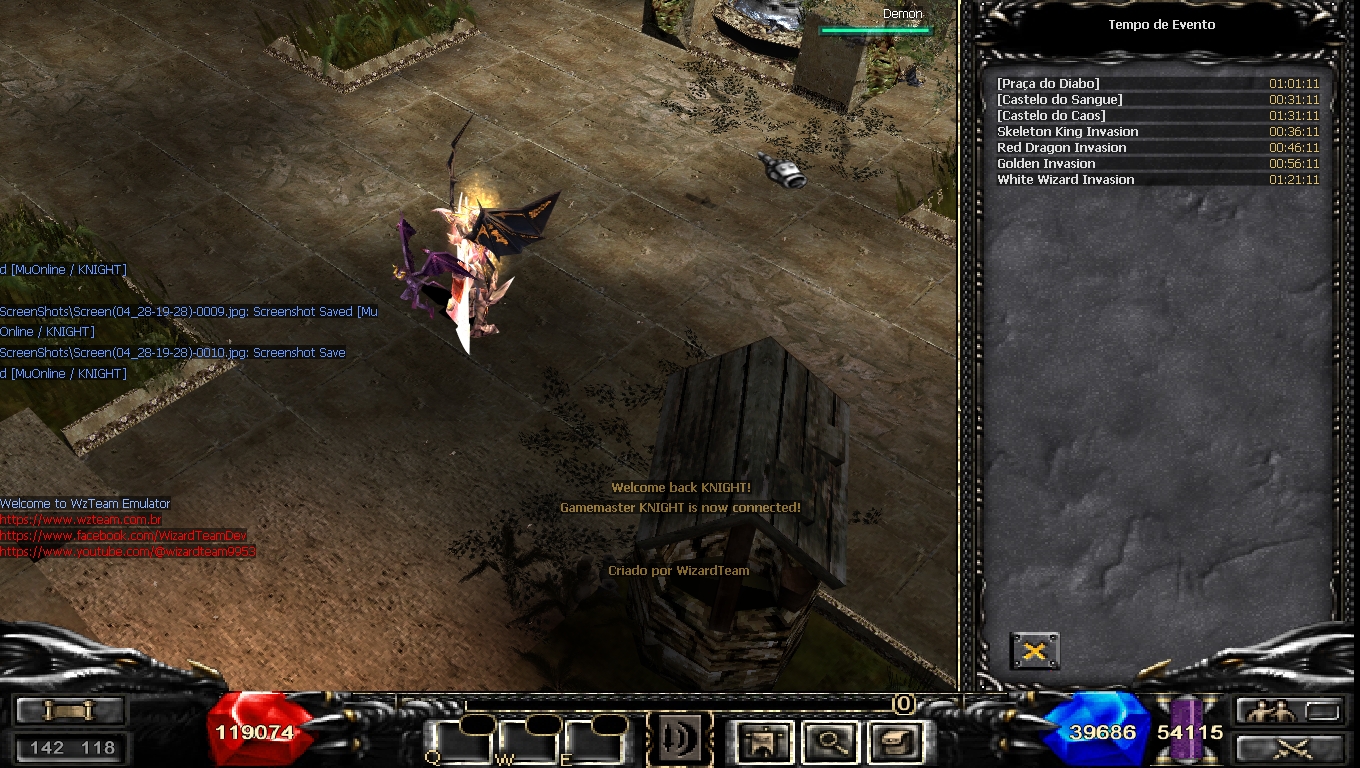Select the Praça do Diabo event row
The height and width of the screenshot is (768, 1360).
tap(1157, 84)
